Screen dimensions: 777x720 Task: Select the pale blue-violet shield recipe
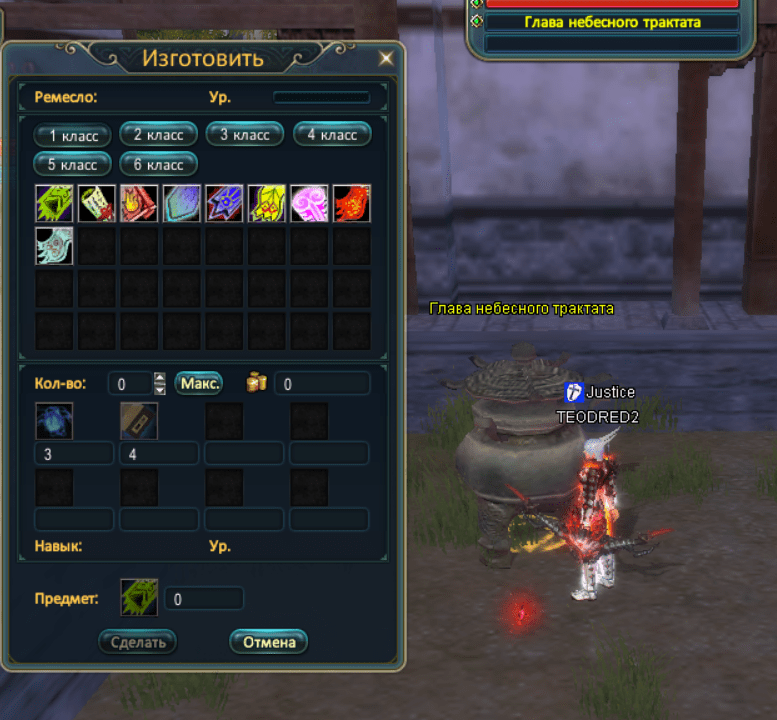(x=182, y=203)
